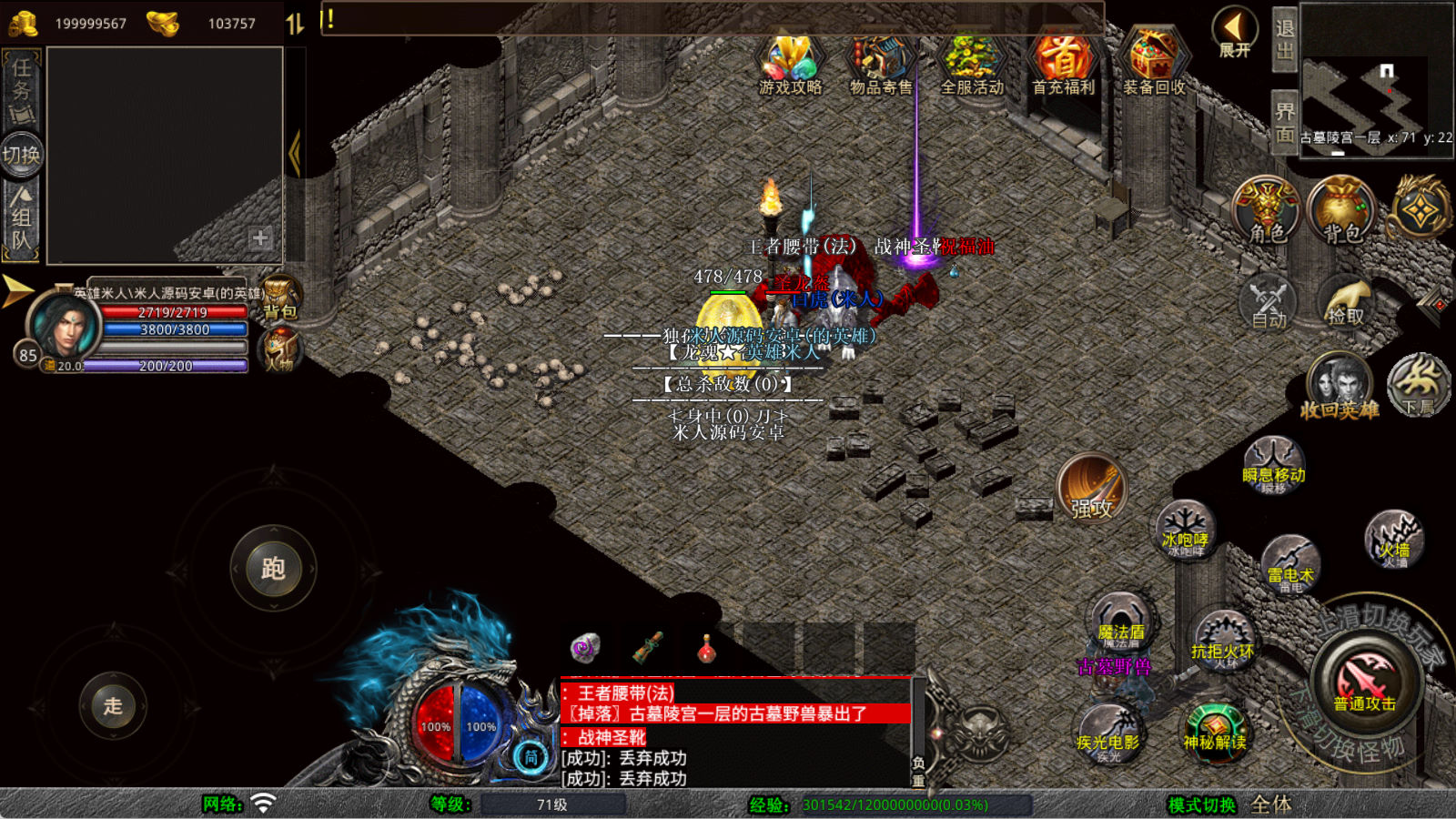Screen dimensions: 1456x819
Task: Open the 物品寄售 consignment shop
Action: pos(880,64)
